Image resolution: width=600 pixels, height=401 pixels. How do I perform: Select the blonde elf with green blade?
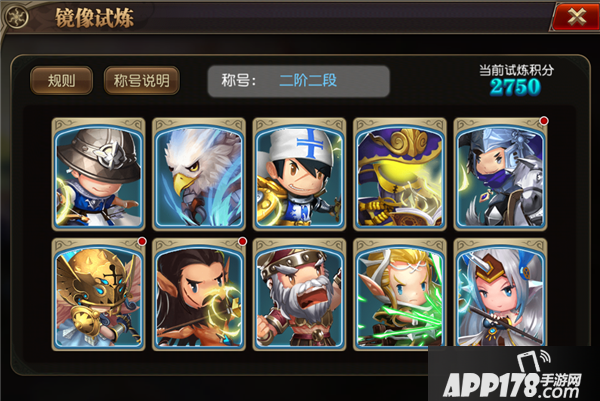(399, 294)
